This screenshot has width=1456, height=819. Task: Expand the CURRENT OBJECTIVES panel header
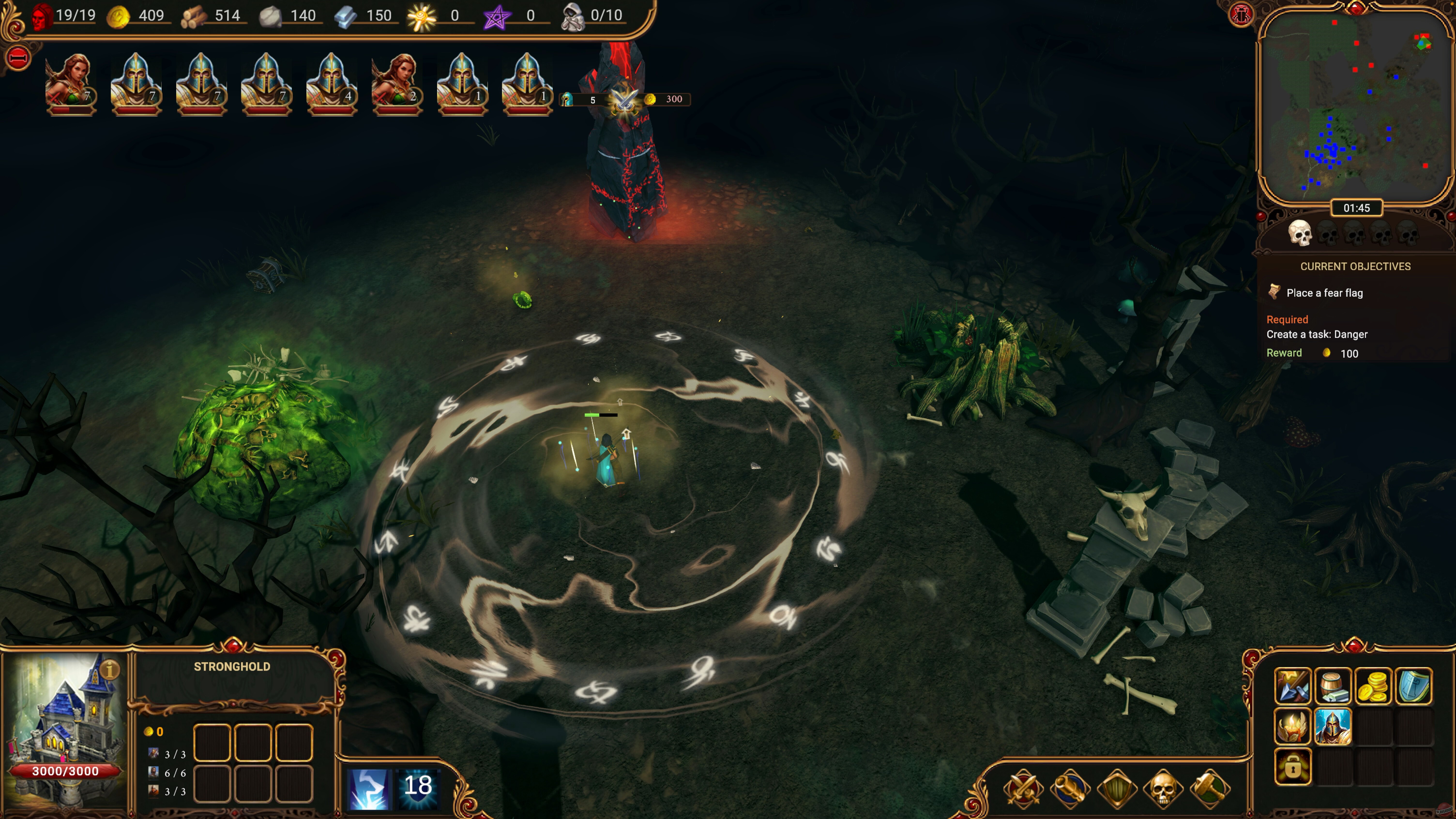[1356, 266]
